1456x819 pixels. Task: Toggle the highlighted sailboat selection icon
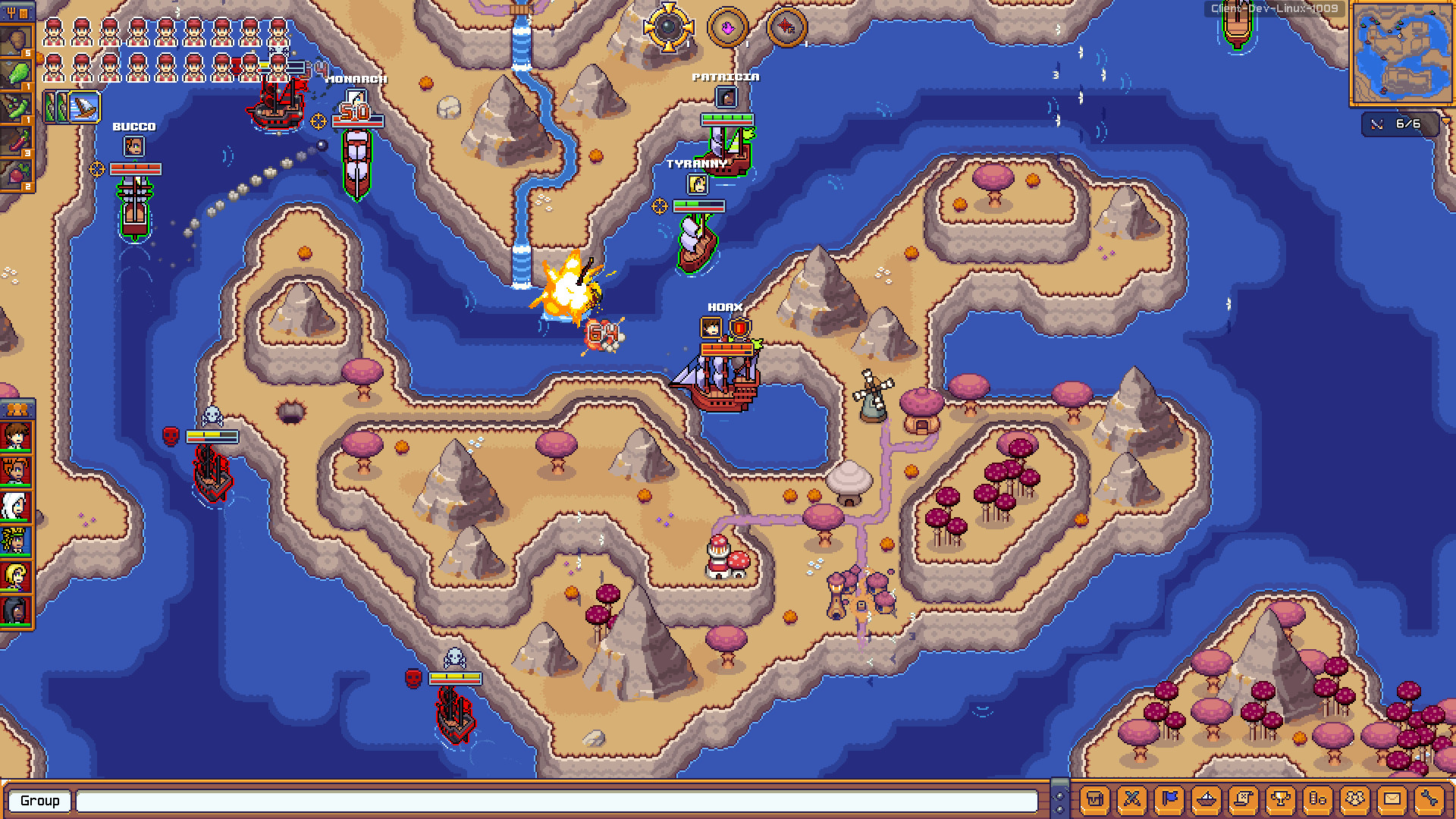click(84, 107)
